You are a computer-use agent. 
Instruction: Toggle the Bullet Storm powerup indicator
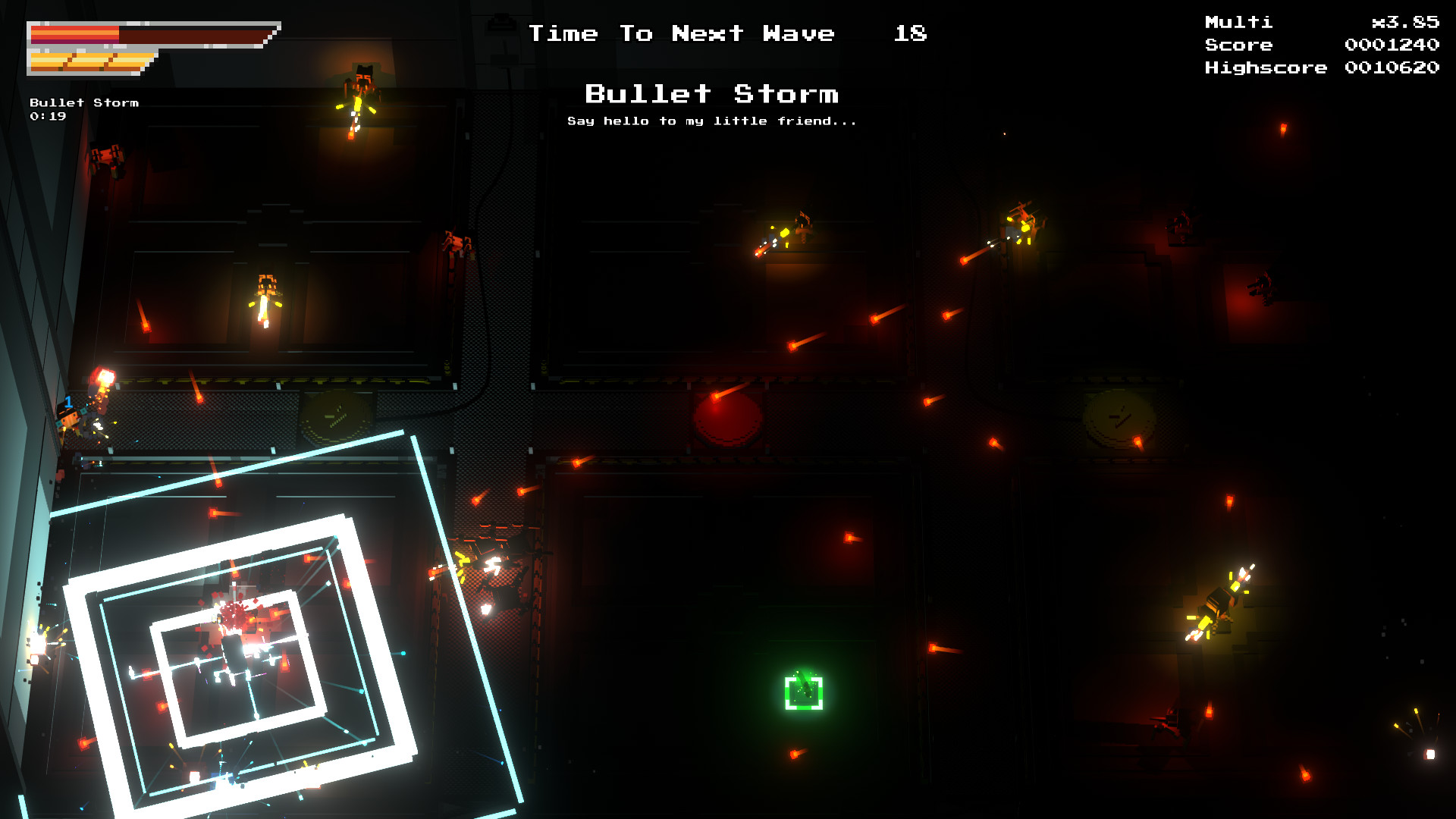coord(83,101)
